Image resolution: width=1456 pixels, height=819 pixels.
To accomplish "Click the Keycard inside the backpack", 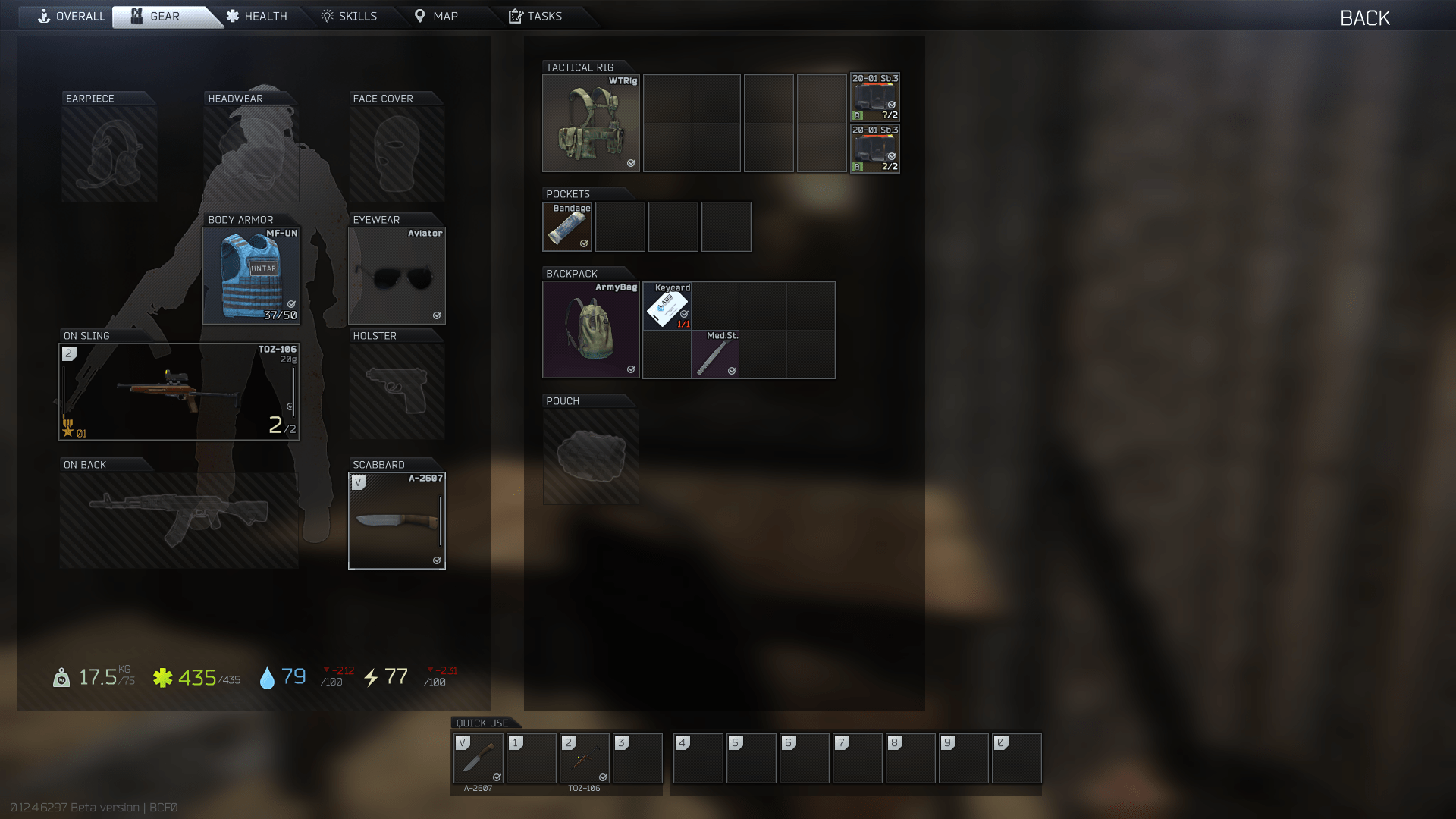I will click(x=667, y=306).
